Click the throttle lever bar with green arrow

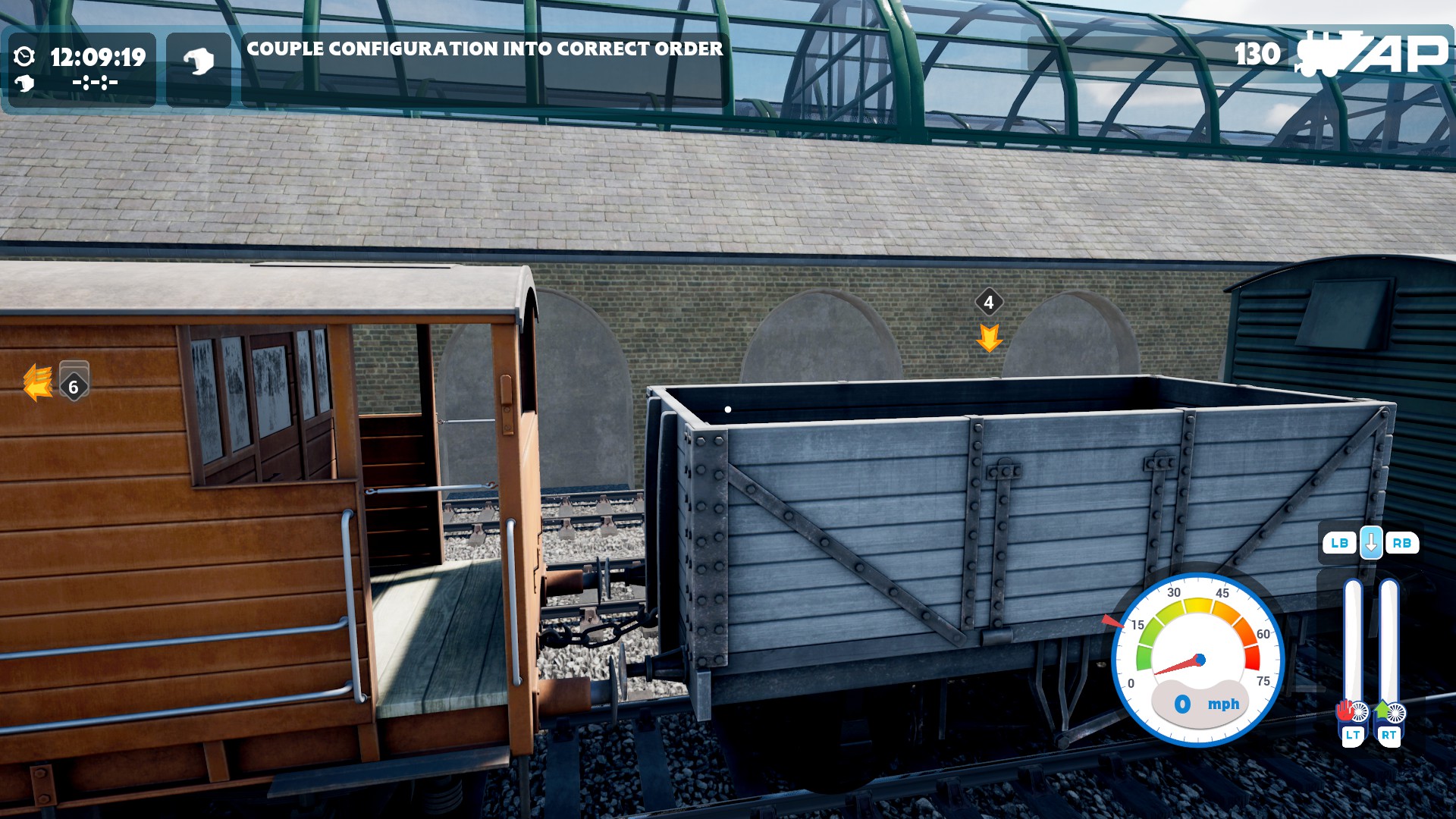1389,645
